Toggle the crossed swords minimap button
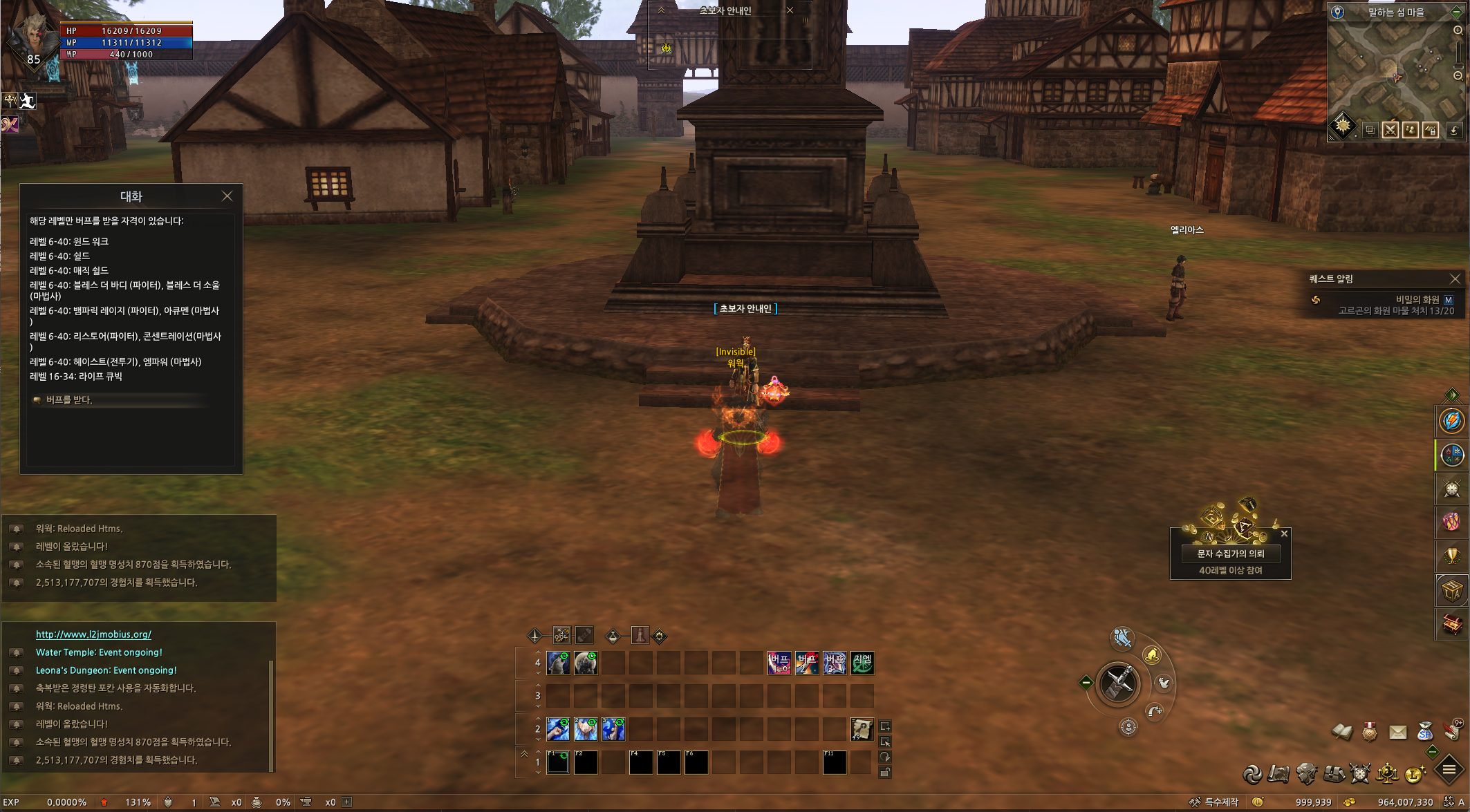The width and height of the screenshot is (1470, 812). point(1390,130)
